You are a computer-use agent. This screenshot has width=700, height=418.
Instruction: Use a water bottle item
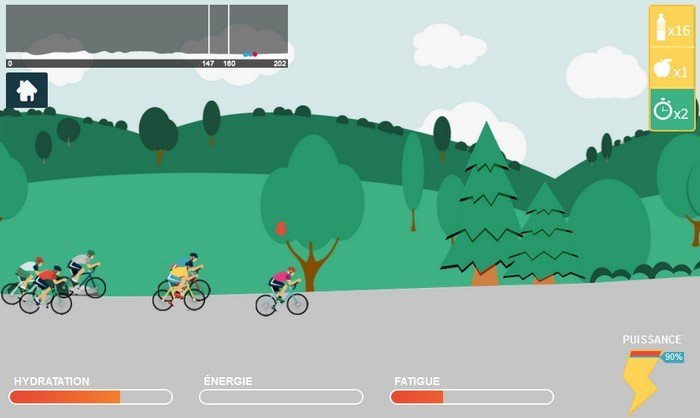tap(671, 28)
